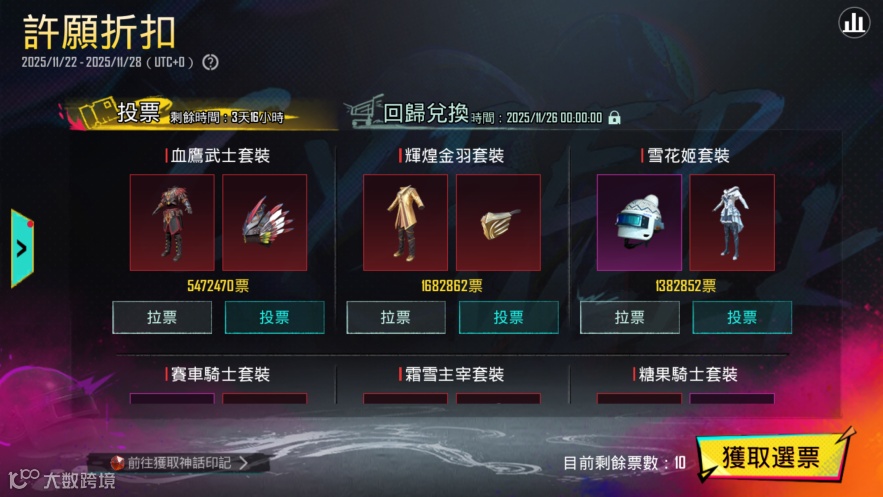Select the 血鷹武士 feathered helmet thumbnail
The height and width of the screenshot is (497, 883).
click(264, 222)
